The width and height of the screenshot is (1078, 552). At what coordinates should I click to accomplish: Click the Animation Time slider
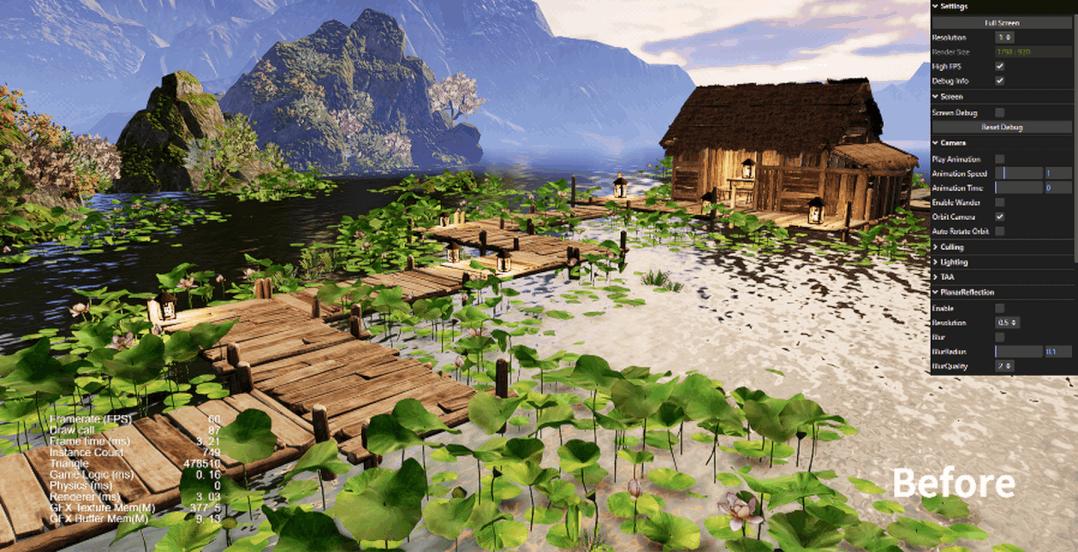click(1019, 188)
